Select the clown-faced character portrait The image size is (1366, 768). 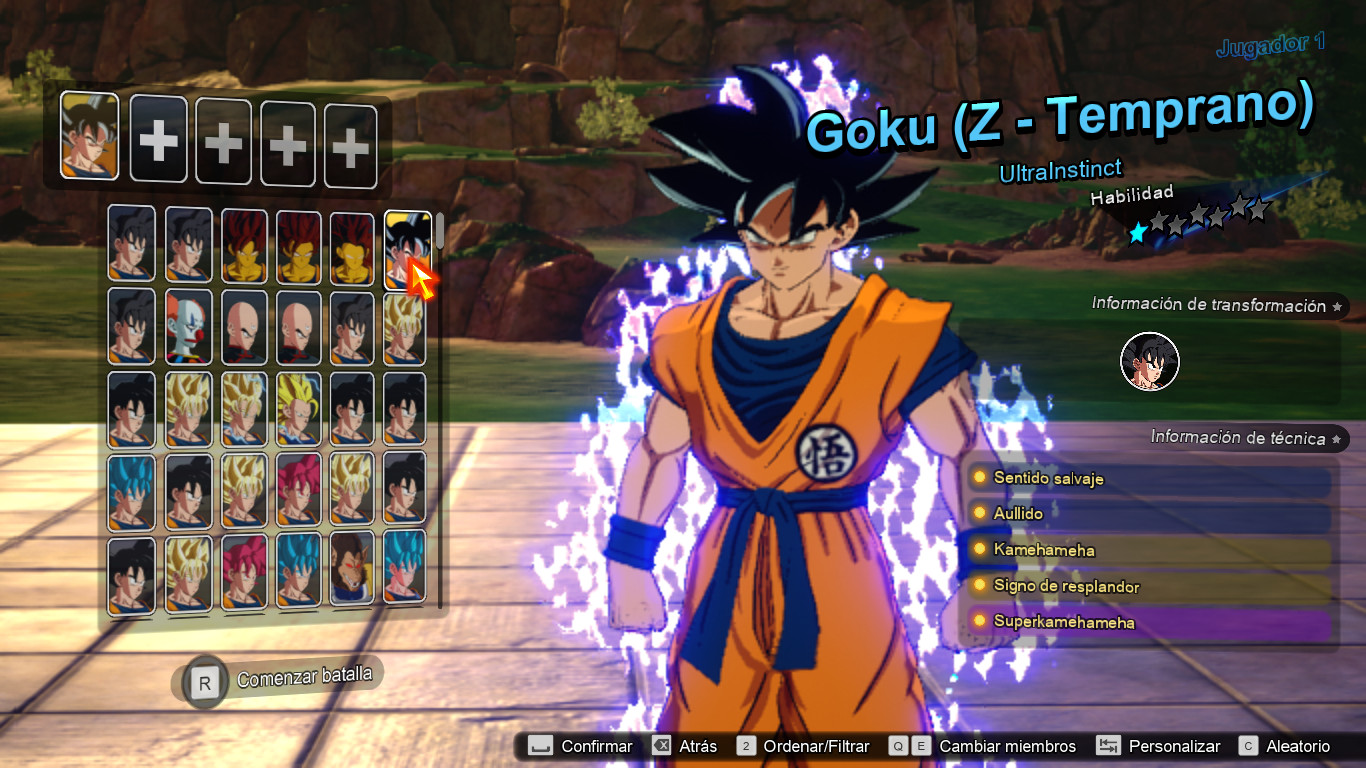pyautogui.click(x=187, y=329)
